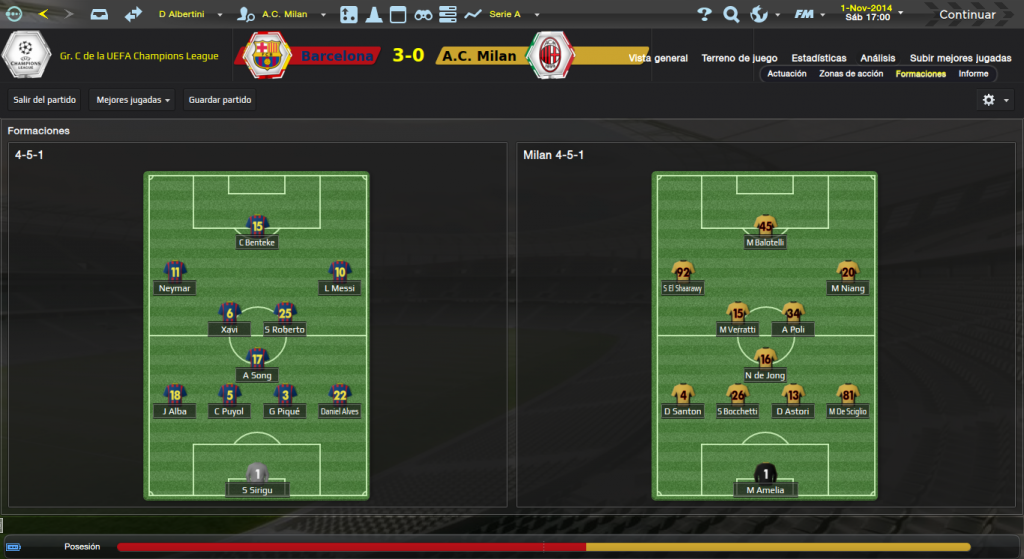Open the Terreno de juego tab
This screenshot has height=559, width=1024.
(x=739, y=58)
